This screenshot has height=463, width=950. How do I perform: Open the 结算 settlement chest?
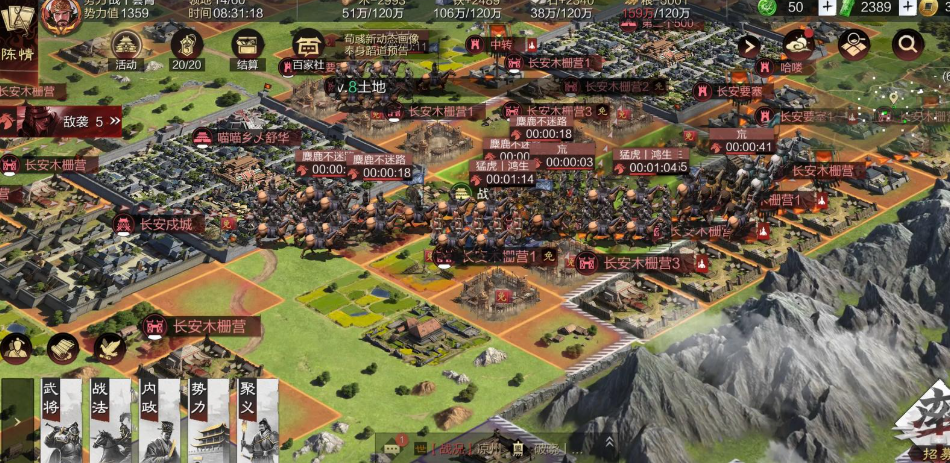247,46
